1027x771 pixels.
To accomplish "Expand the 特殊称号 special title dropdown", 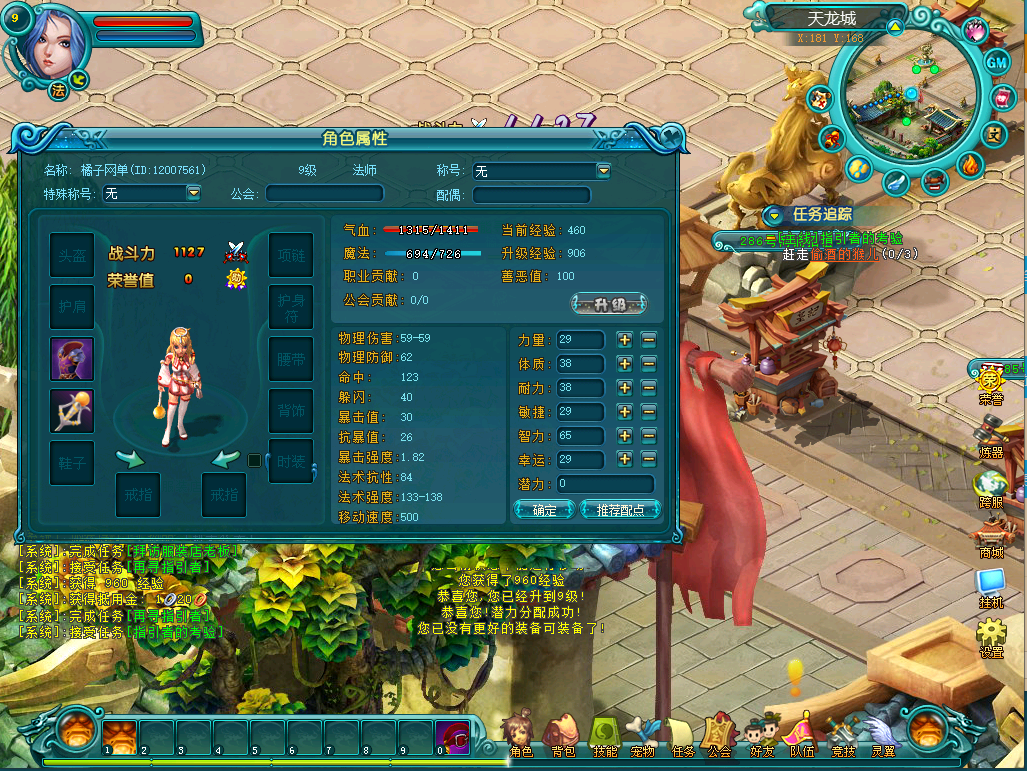I will 194,193.
